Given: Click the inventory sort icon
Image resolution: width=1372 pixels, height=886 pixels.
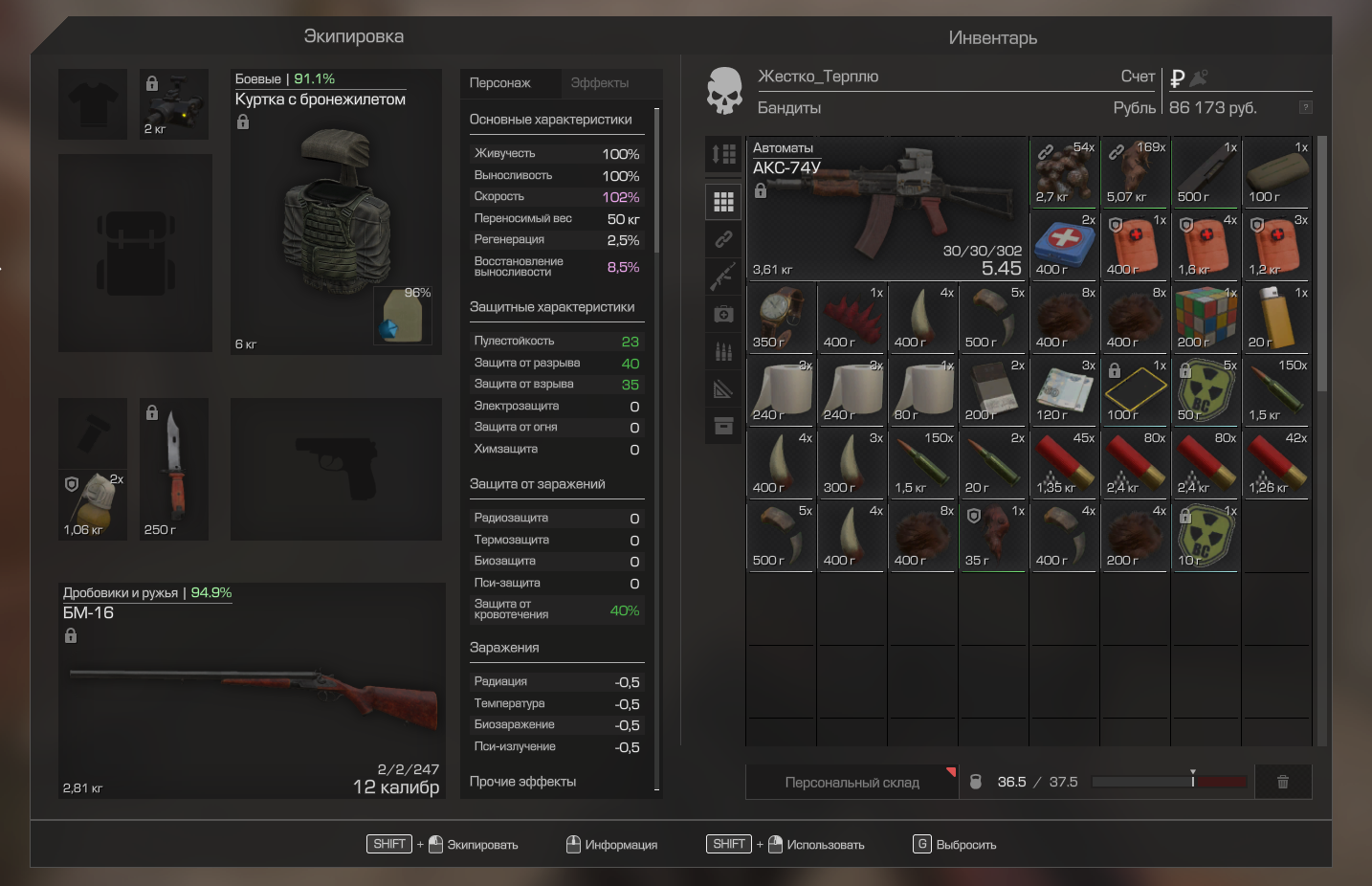Looking at the screenshot, I should pyautogui.click(x=723, y=154).
